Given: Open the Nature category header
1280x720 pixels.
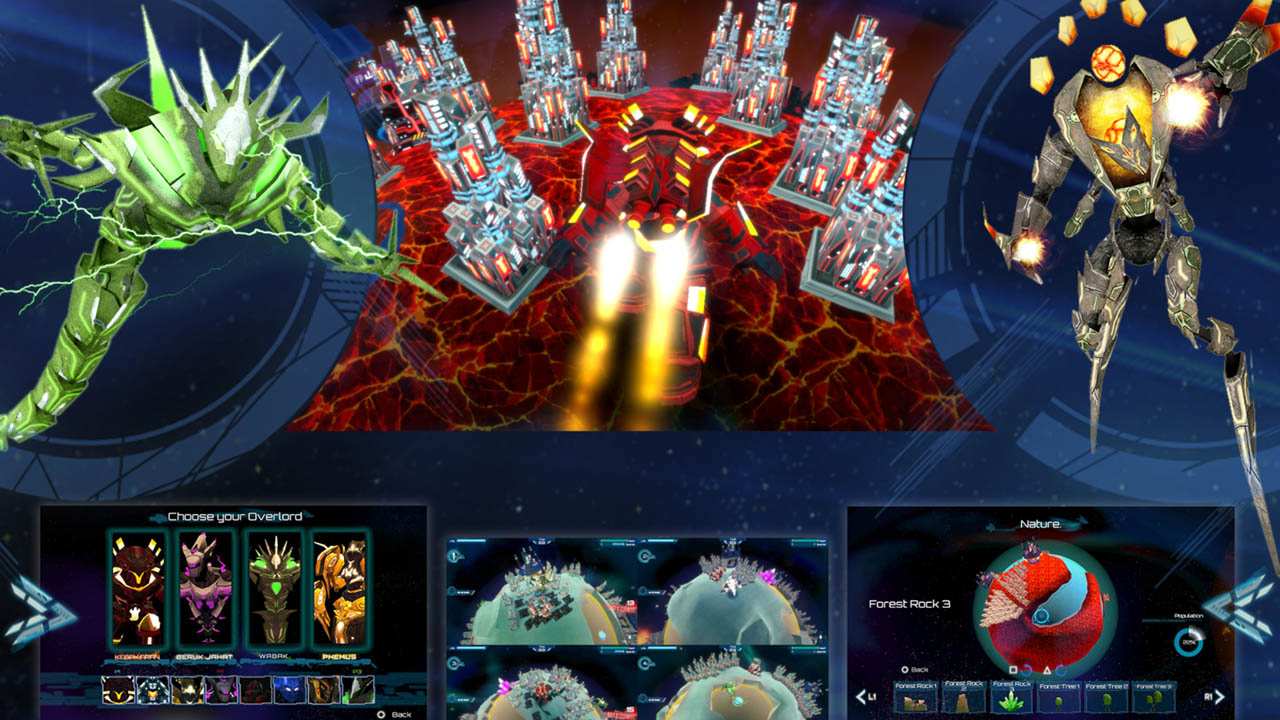Looking at the screenshot, I should 1040,524.
